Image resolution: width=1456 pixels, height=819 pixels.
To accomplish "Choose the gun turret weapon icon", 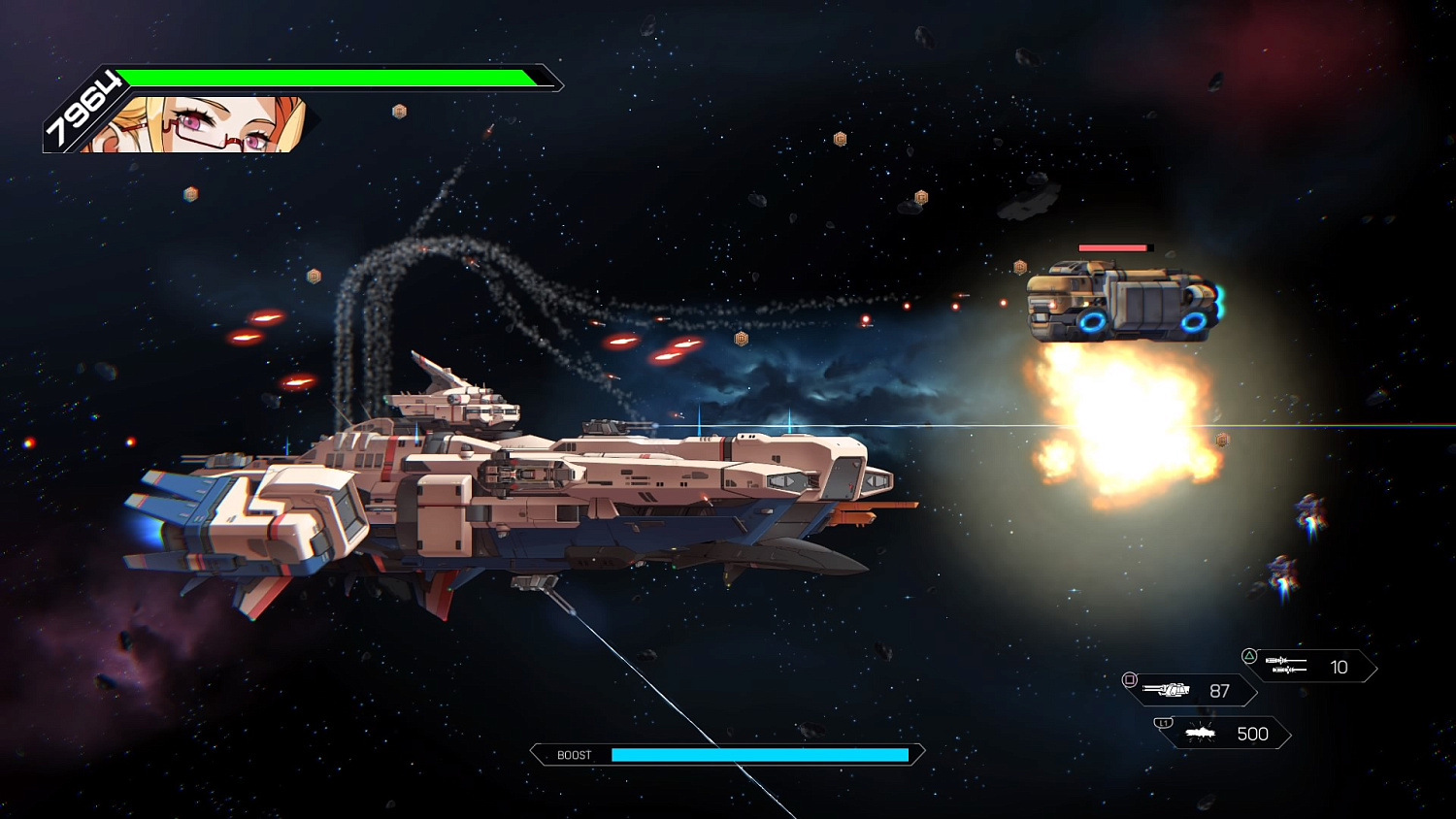I will (1166, 690).
